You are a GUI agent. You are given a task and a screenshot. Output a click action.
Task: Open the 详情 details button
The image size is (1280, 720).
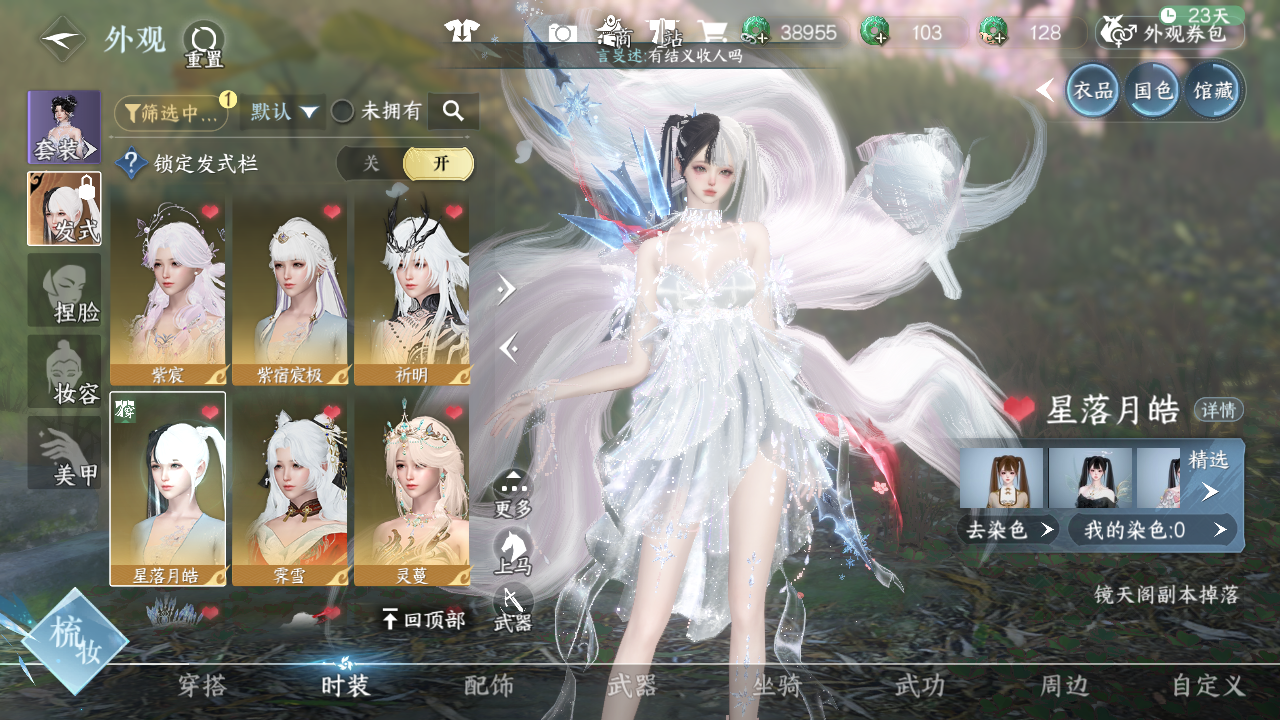click(1218, 410)
